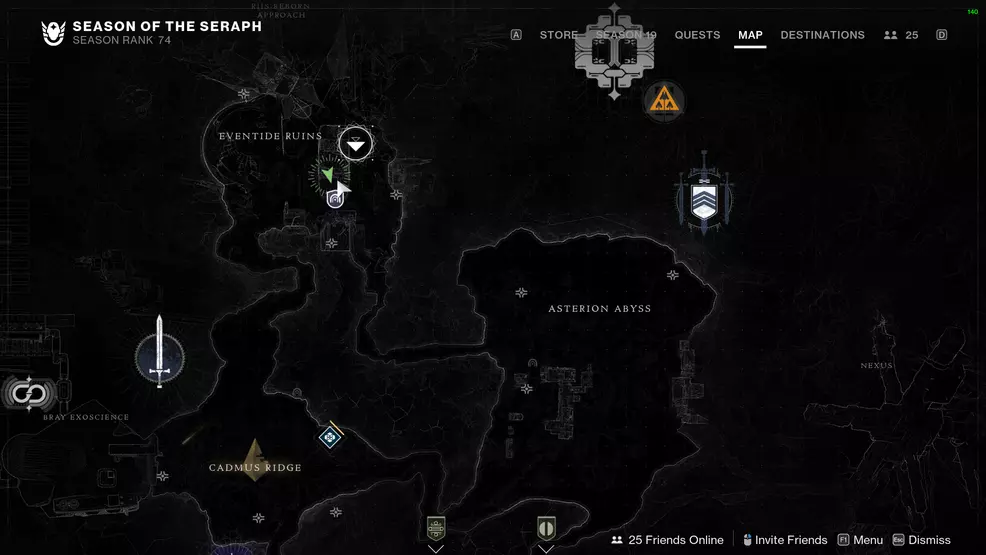Select the orange triangle vendor marker

click(664, 99)
